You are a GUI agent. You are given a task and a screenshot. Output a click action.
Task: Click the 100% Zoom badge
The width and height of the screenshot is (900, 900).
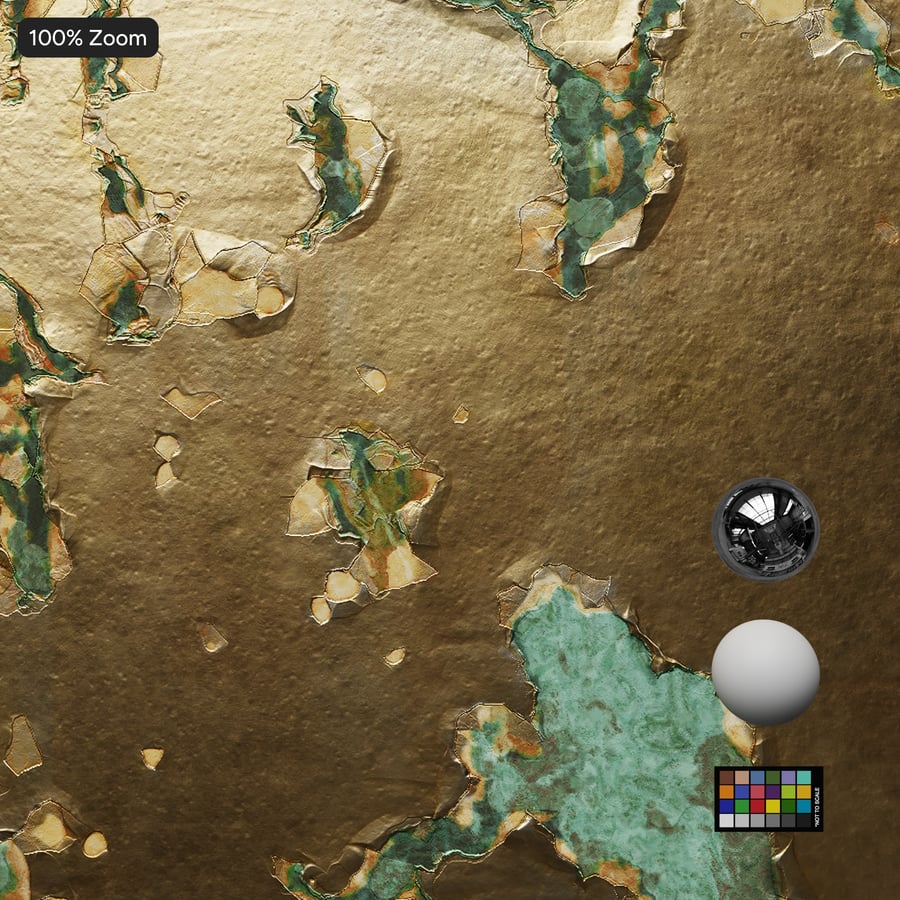coord(88,38)
